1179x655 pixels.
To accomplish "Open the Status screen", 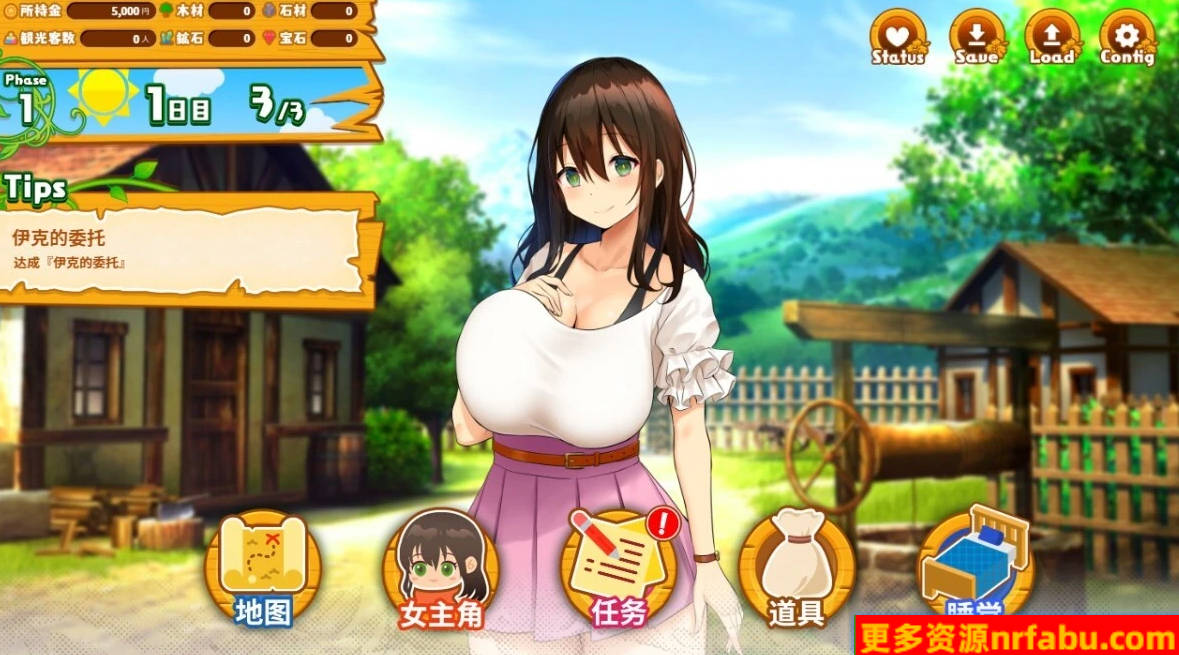I will pyautogui.click(x=898, y=38).
